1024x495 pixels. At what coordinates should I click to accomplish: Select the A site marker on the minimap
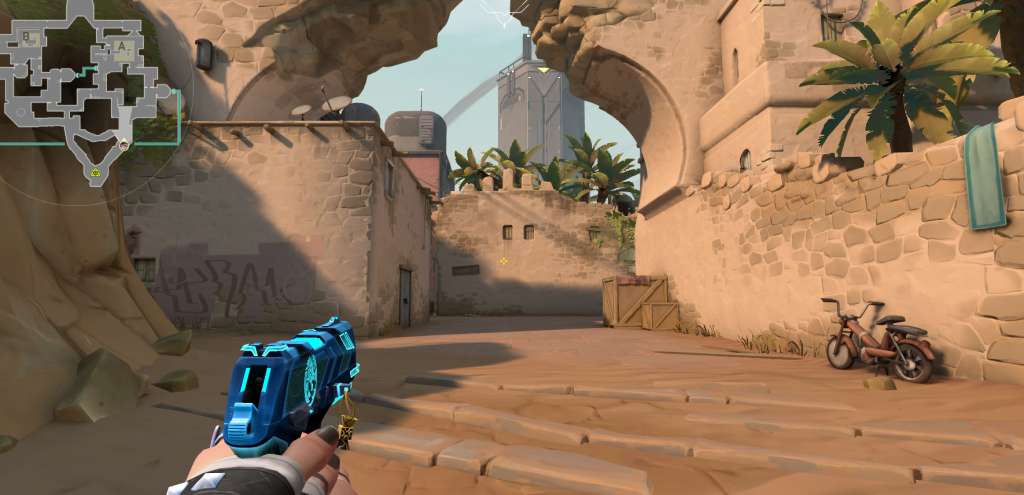pyautogui.click(x=123, y=46)
